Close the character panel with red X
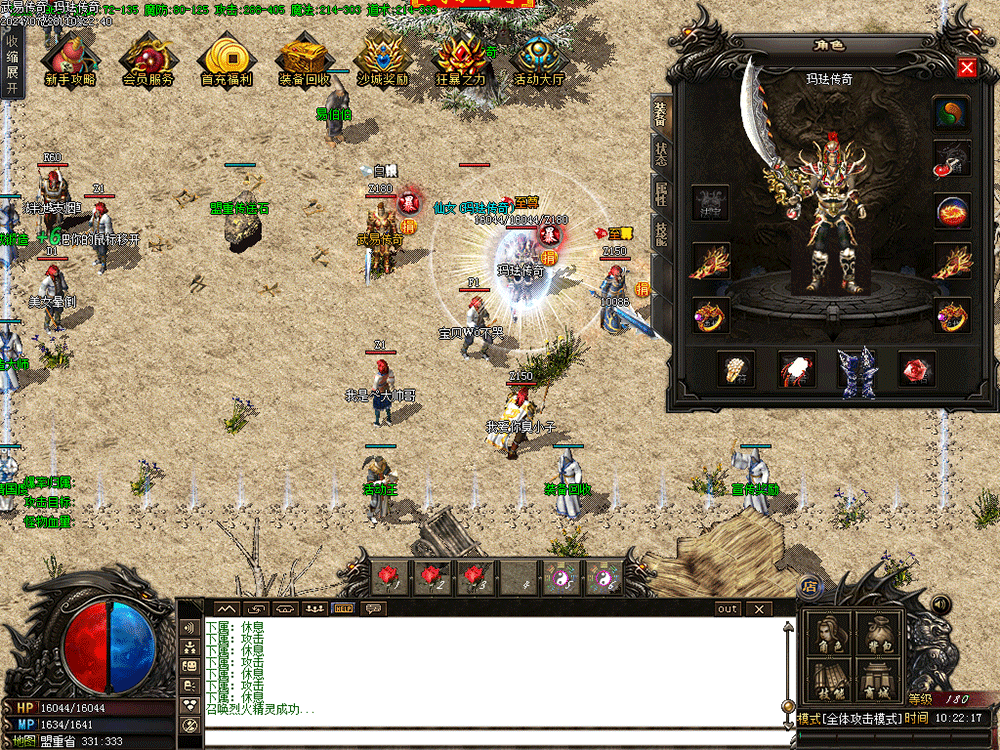This screenshot has width=1000, height=750. (x=967, y=68)
